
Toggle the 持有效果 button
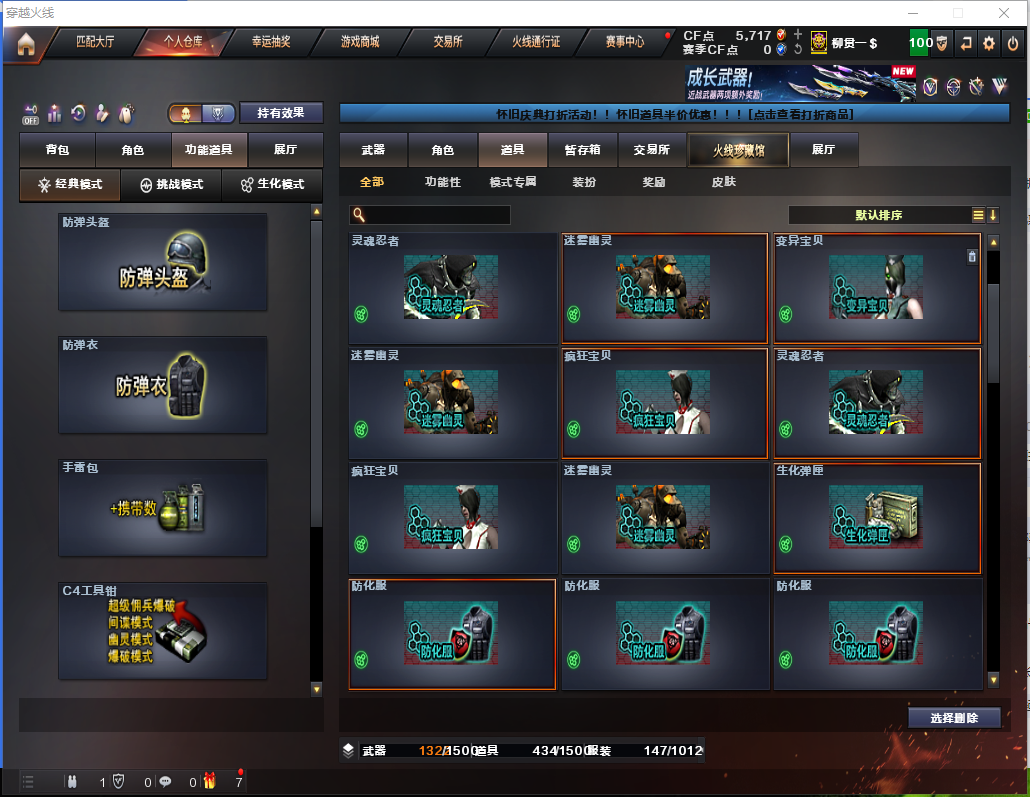coord(281,113)
